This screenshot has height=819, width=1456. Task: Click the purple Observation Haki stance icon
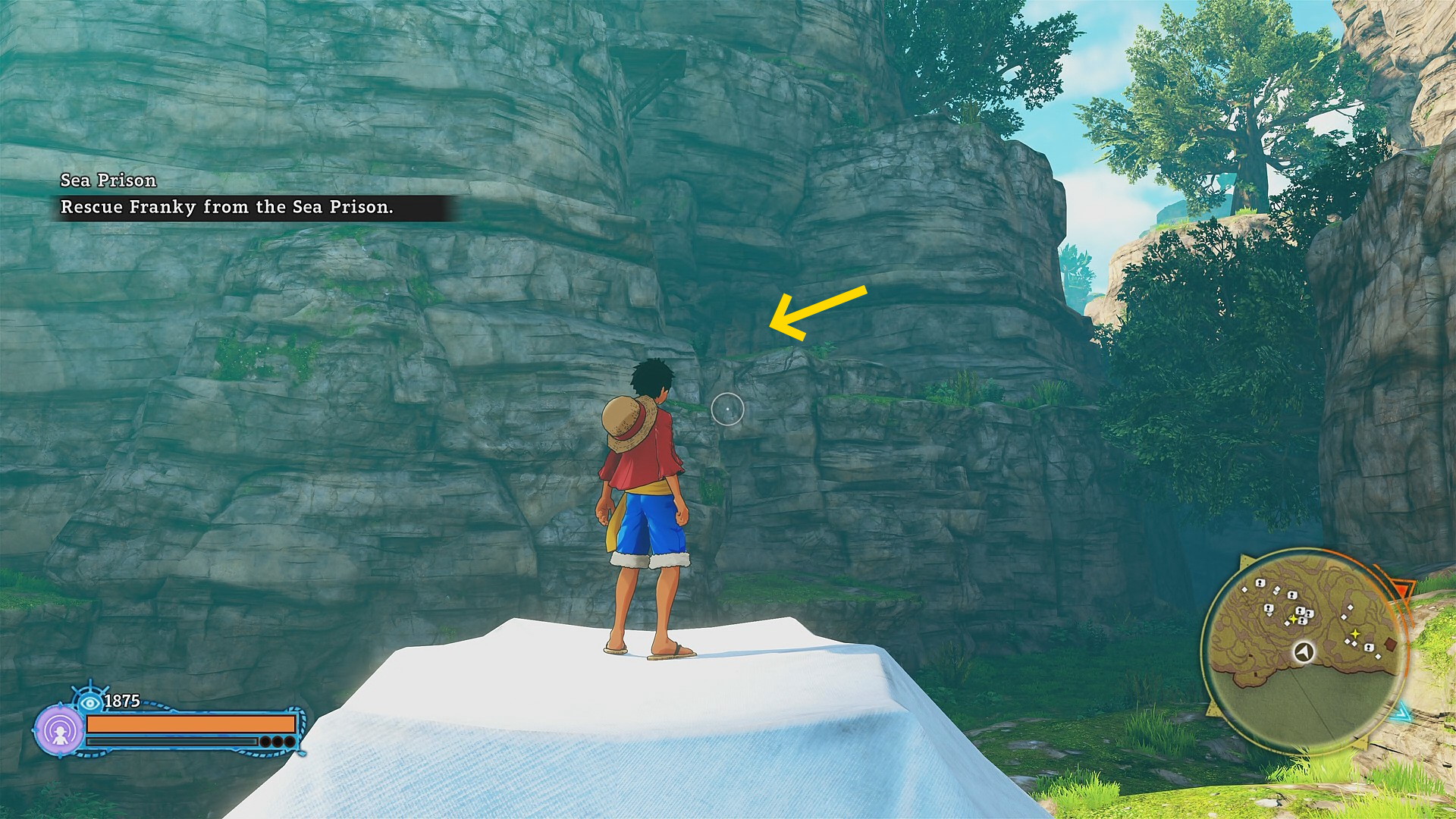(59, 730)
